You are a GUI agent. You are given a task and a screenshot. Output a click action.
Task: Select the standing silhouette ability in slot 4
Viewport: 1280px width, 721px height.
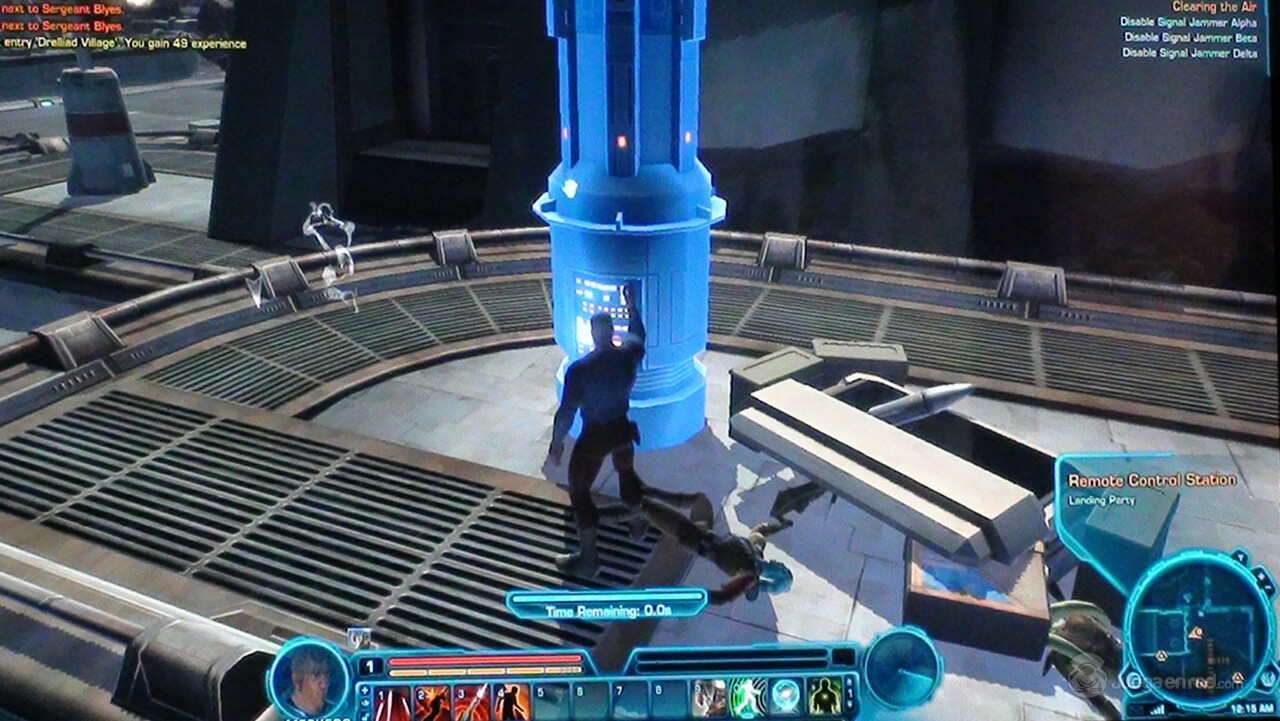pyautogui.click(x=511, y=702)
